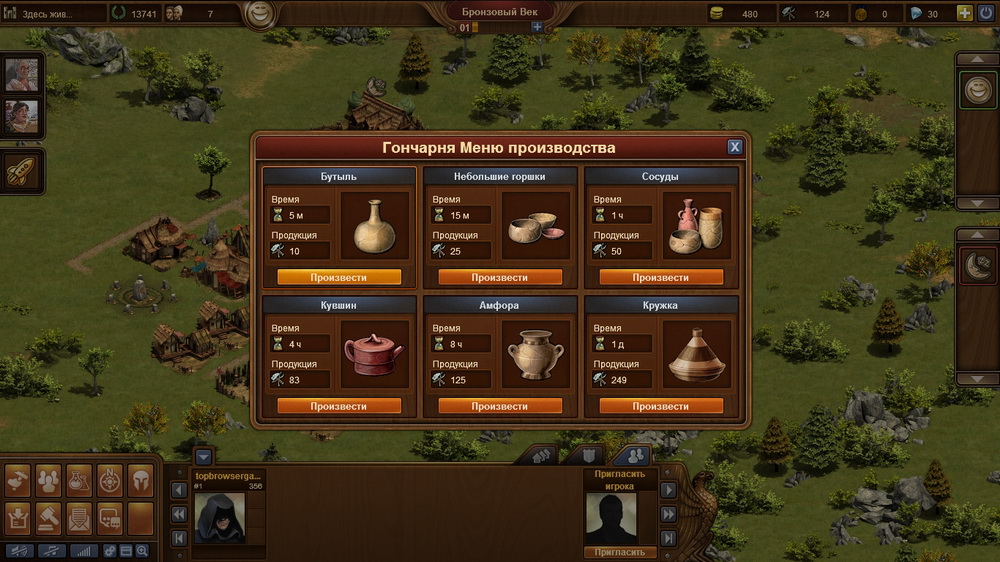The width and height of the screenshot is (1000, 562).
Task: Produce the Бутыль item
Action: click(x=339, y=277)
